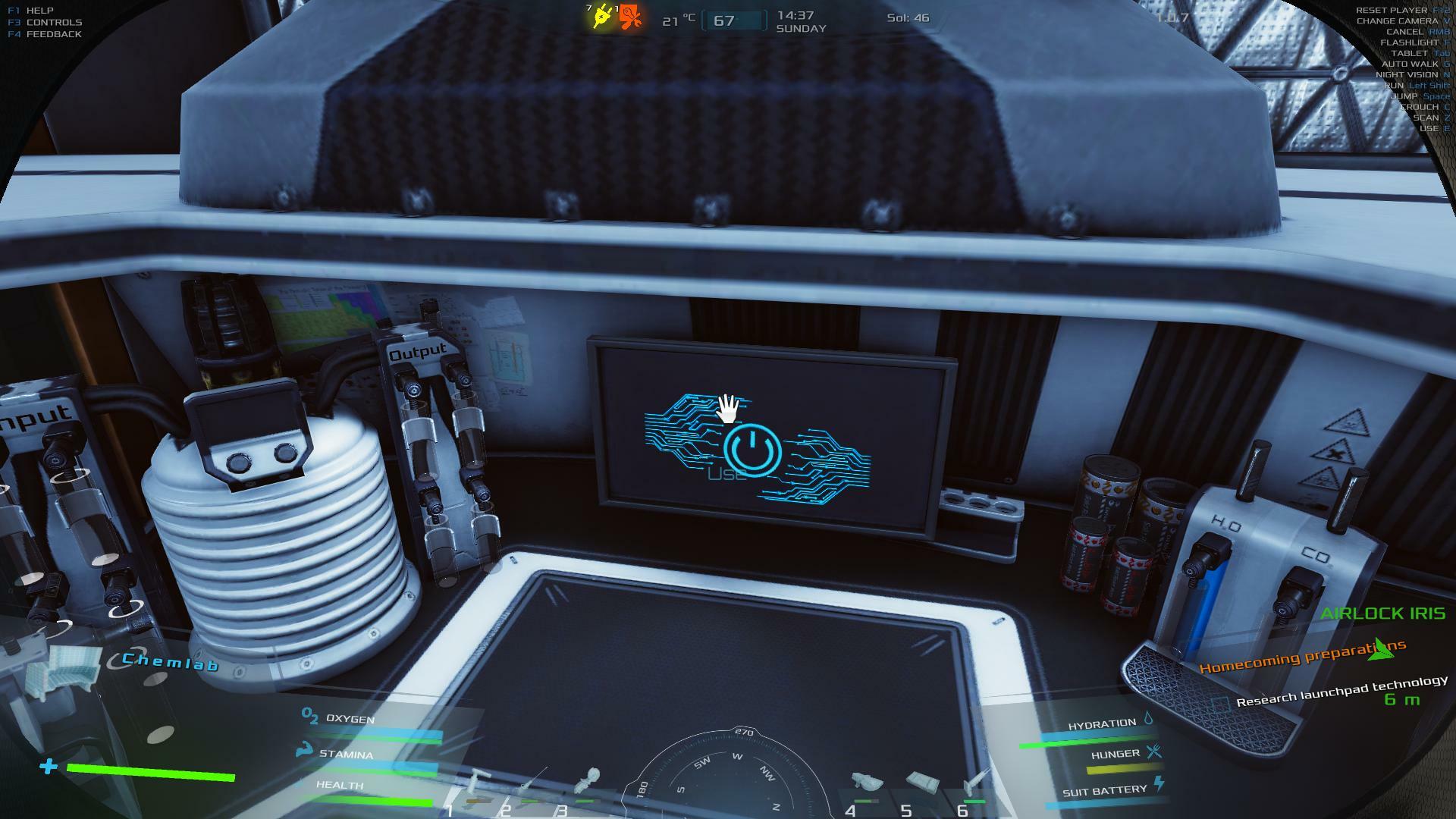Use the power button on the Chemlab screen
Image resolution: width=1456 pixels, height=819 pixels.
[x=752, y=450]
